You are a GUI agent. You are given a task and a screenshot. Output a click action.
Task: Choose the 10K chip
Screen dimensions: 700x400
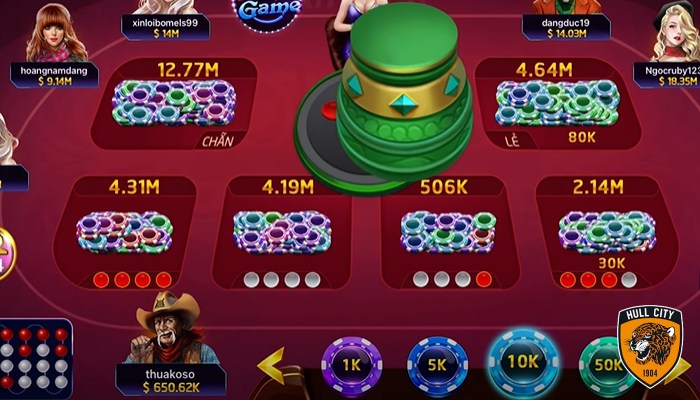[x=519, y=362]
